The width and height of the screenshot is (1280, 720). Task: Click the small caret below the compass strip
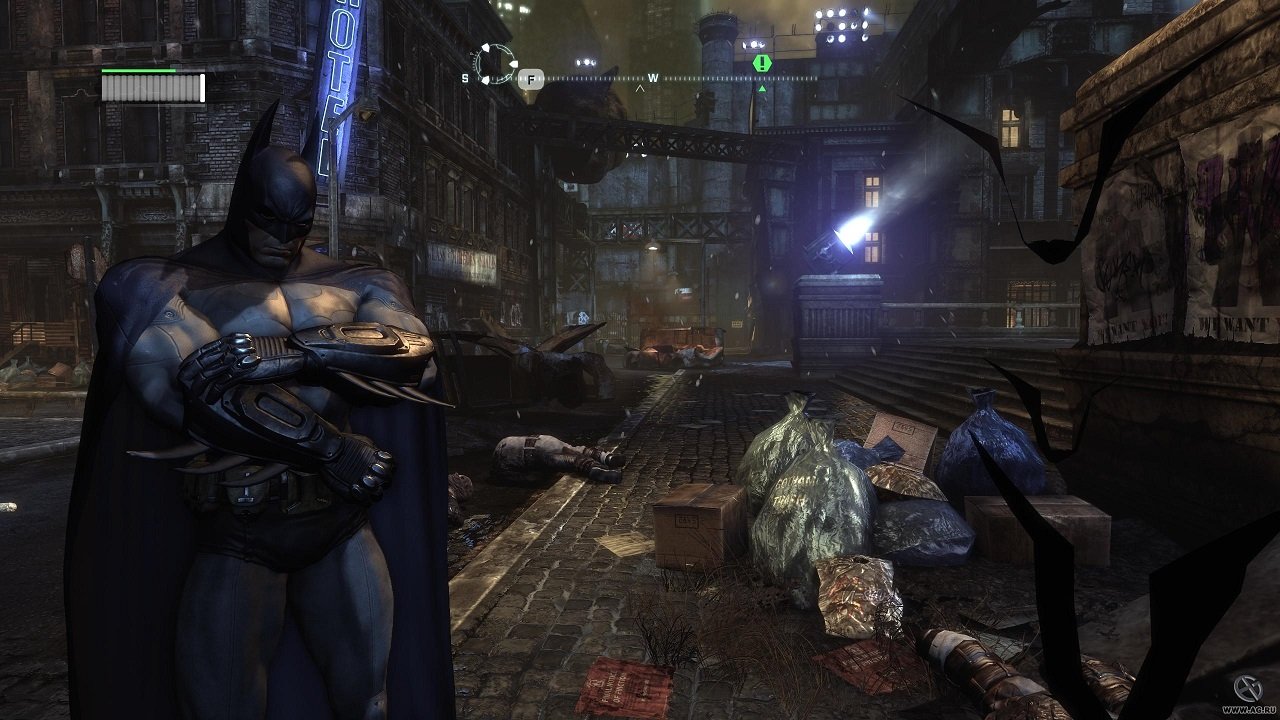tap(640, 87)
